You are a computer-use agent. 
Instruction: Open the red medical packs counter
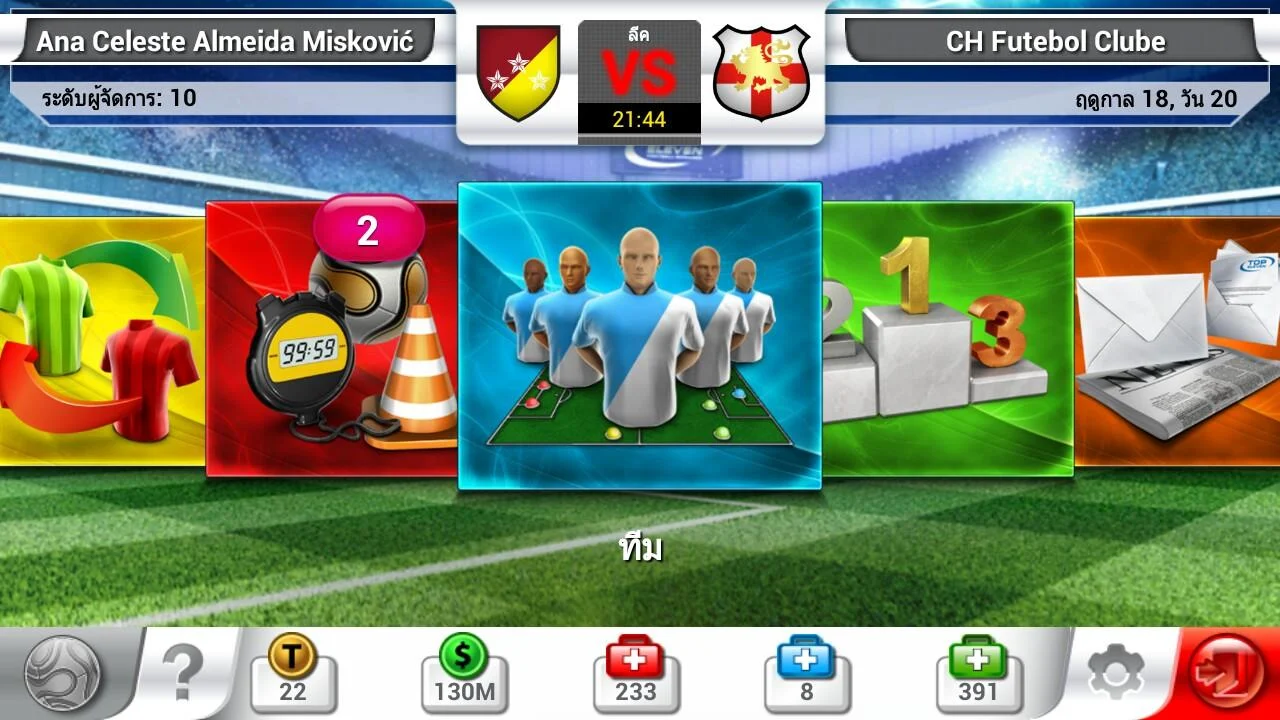(637, 670)
